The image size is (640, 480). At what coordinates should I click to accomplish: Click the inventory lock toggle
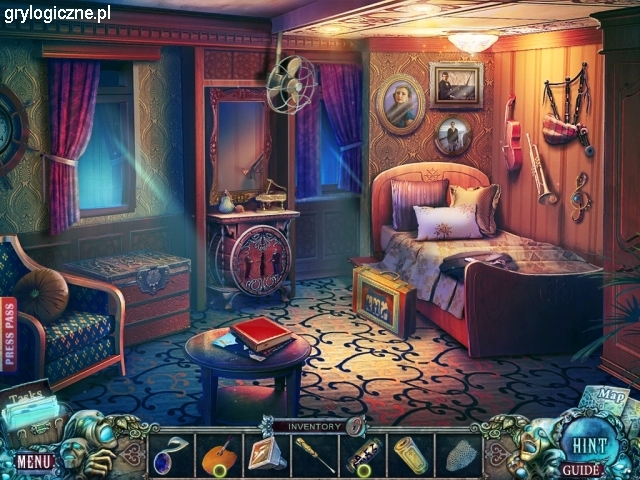pyautogui.click(x=353, y=427)
